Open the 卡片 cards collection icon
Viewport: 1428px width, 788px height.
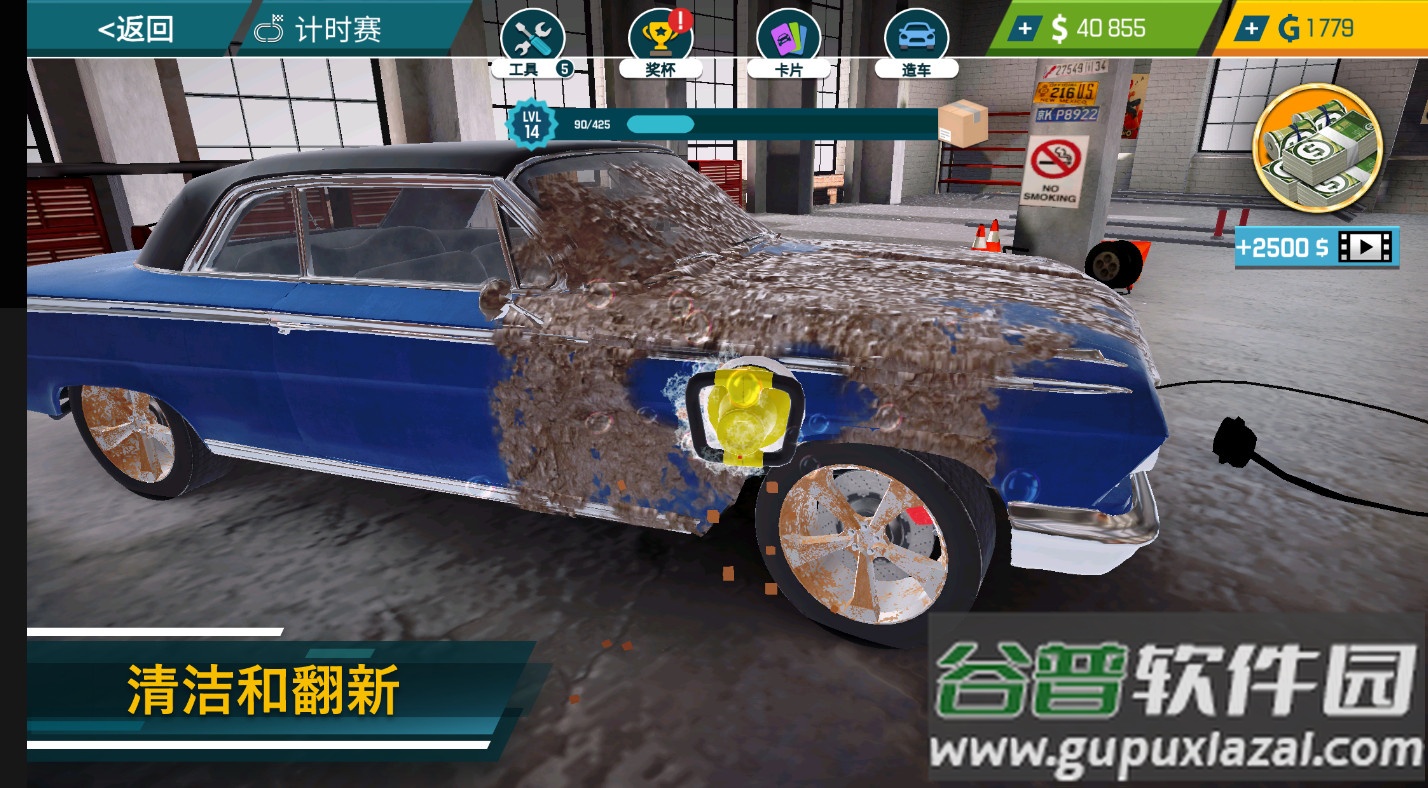(789, 33)
